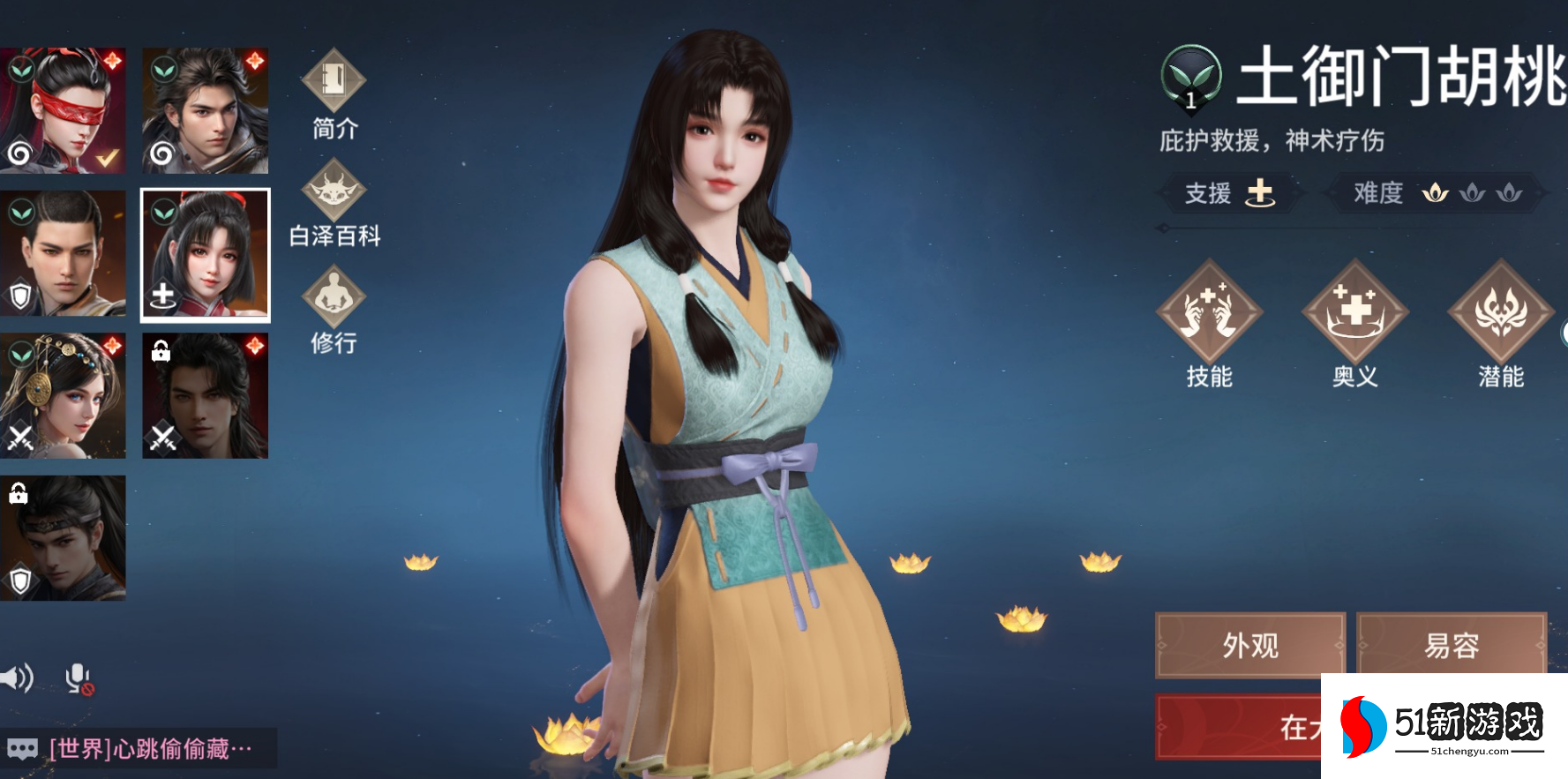Viewport: 1568px width, 779px height.
Task: Select the blindfolded red-ribbon character portrait
Action: (64, 113)
